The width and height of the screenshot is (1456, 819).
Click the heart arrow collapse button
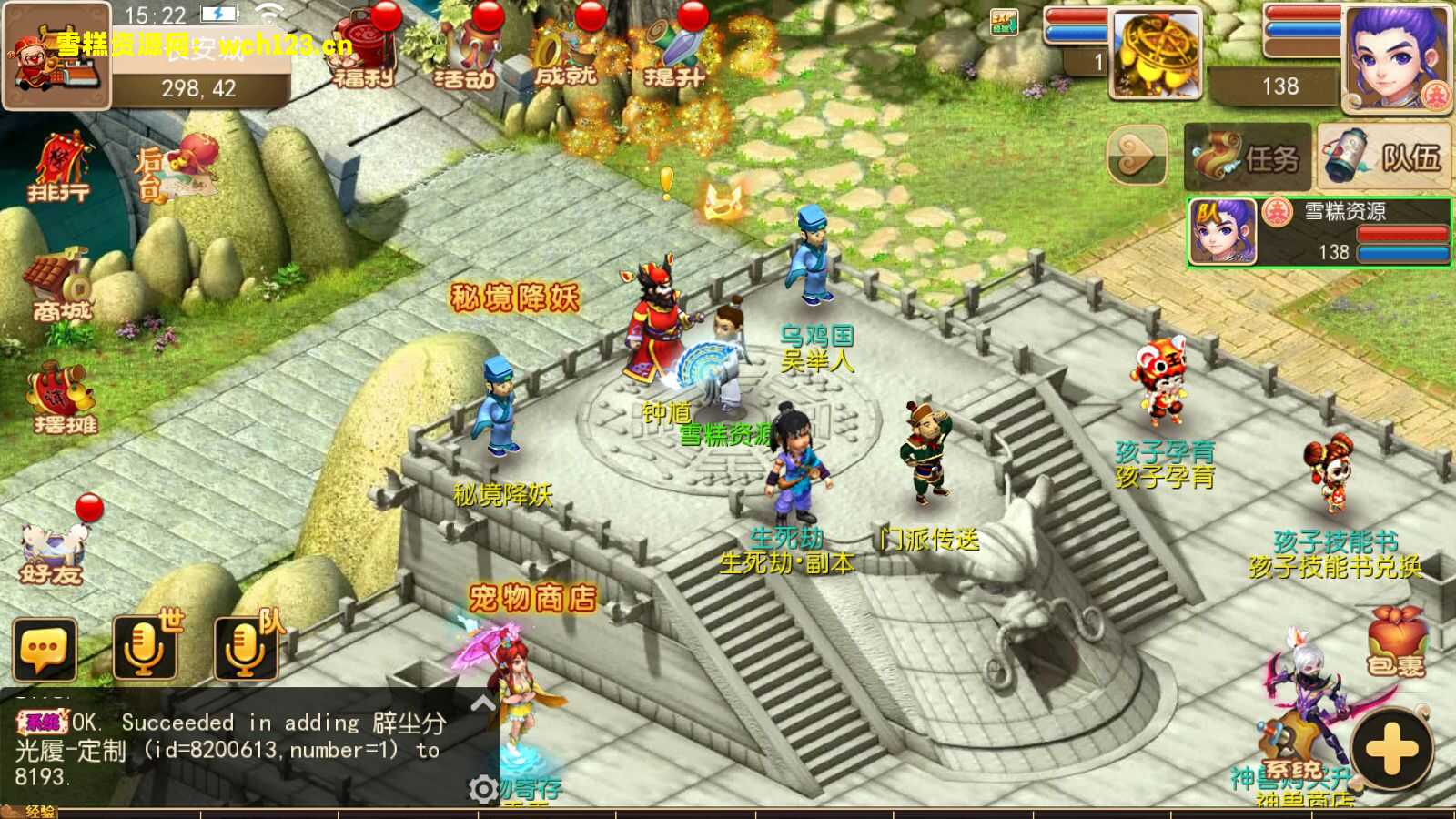[x=1137, y=156]
